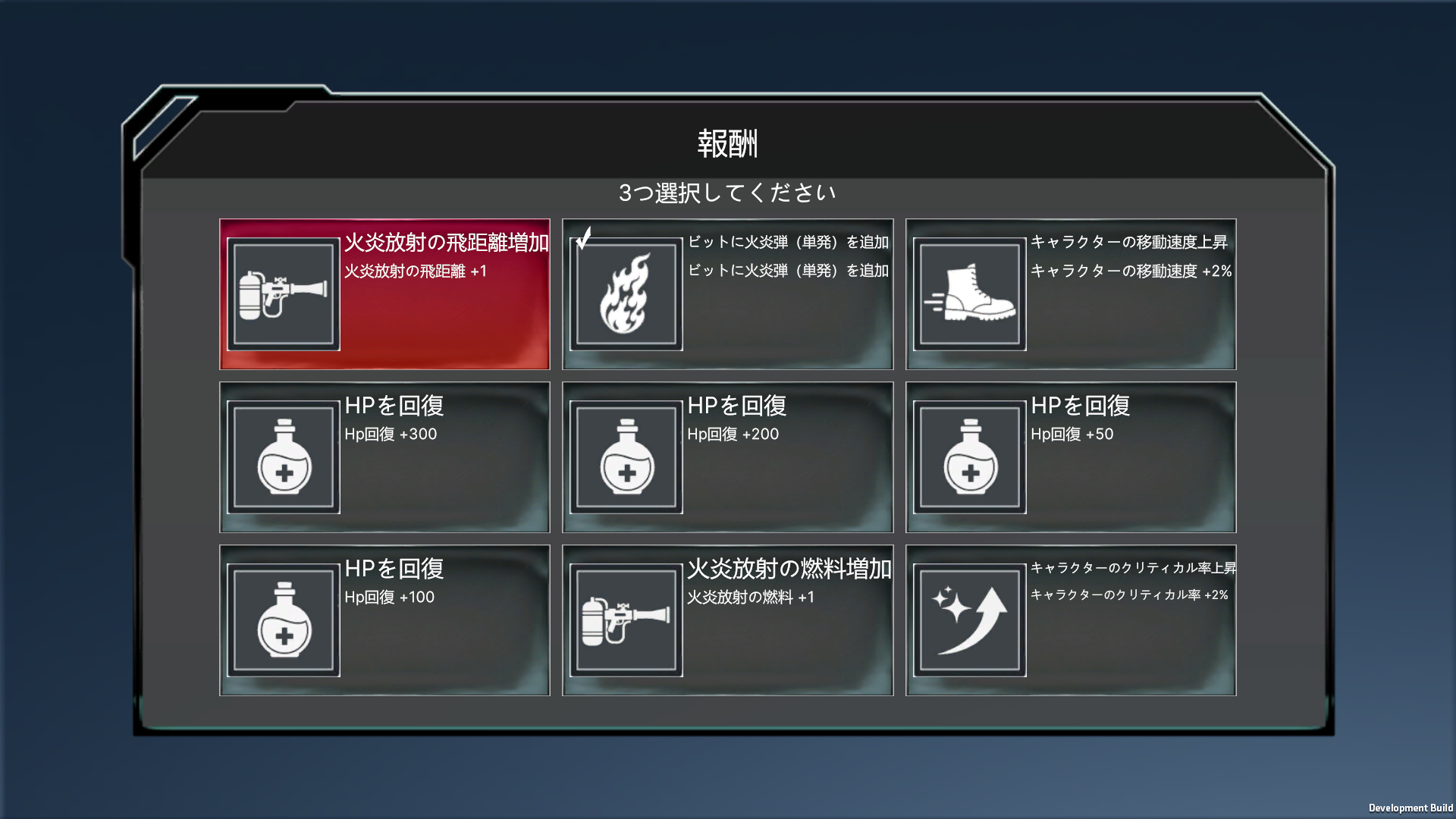The height and width of the screenshot is (819, 1456).
Task: Choose the HP recovery +200 card
Action: [x=727, y=457]
